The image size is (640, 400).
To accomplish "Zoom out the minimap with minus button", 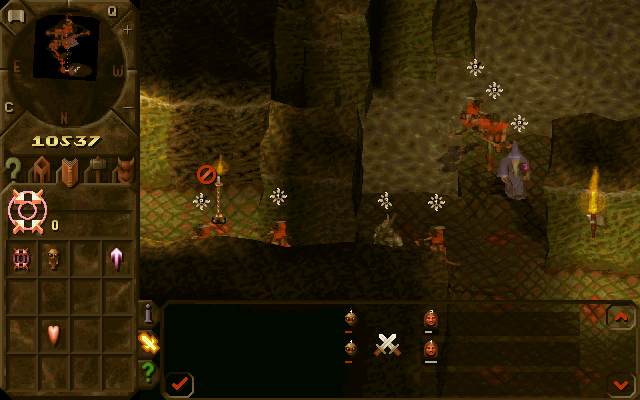I will (x=127, y=106).
